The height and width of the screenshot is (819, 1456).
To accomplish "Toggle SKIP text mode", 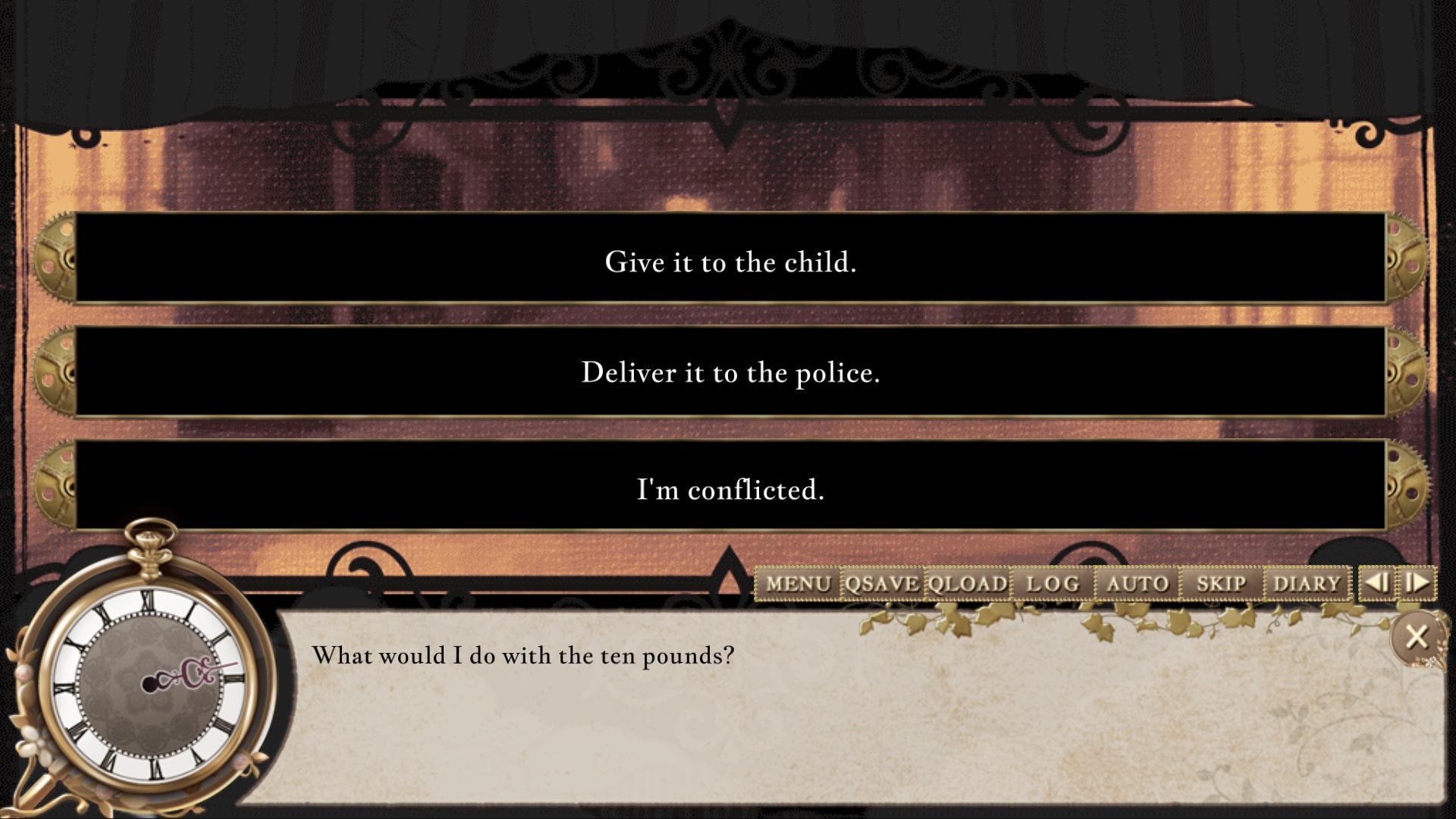I will point(1223,584).
